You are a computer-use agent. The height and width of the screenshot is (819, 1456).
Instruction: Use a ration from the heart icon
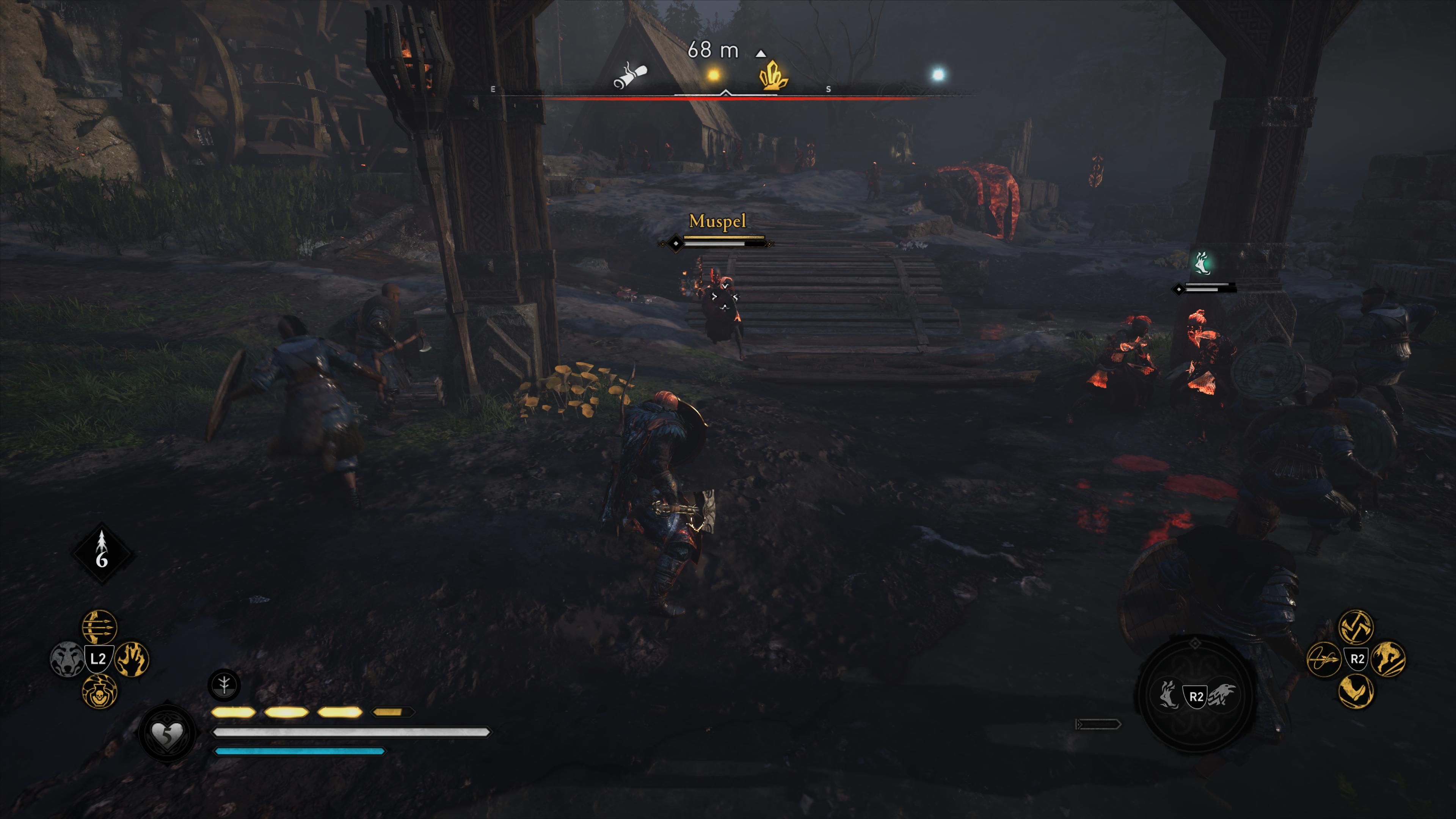click(167, 733)
